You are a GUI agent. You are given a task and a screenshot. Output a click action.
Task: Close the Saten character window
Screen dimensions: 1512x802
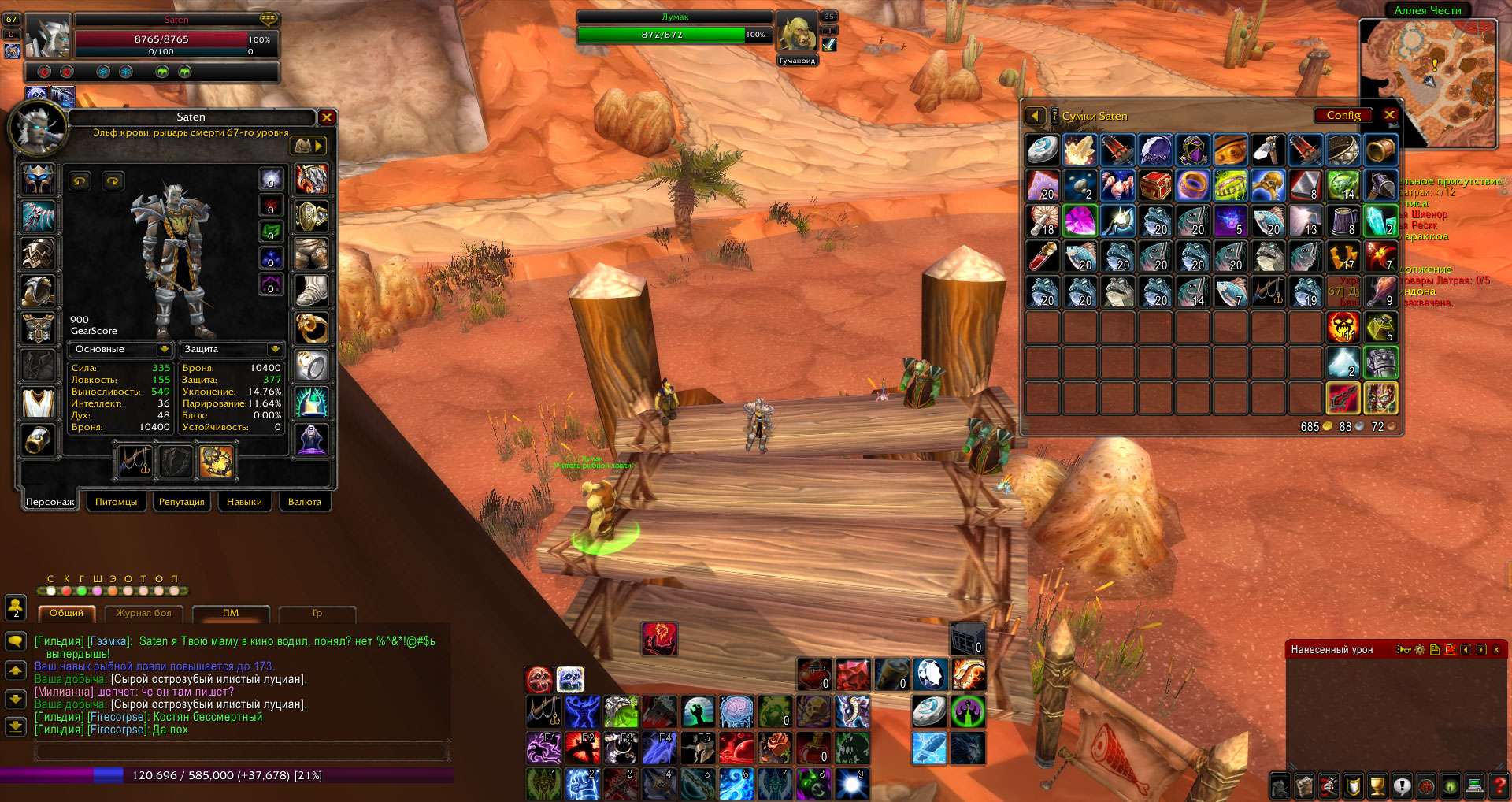327,117
